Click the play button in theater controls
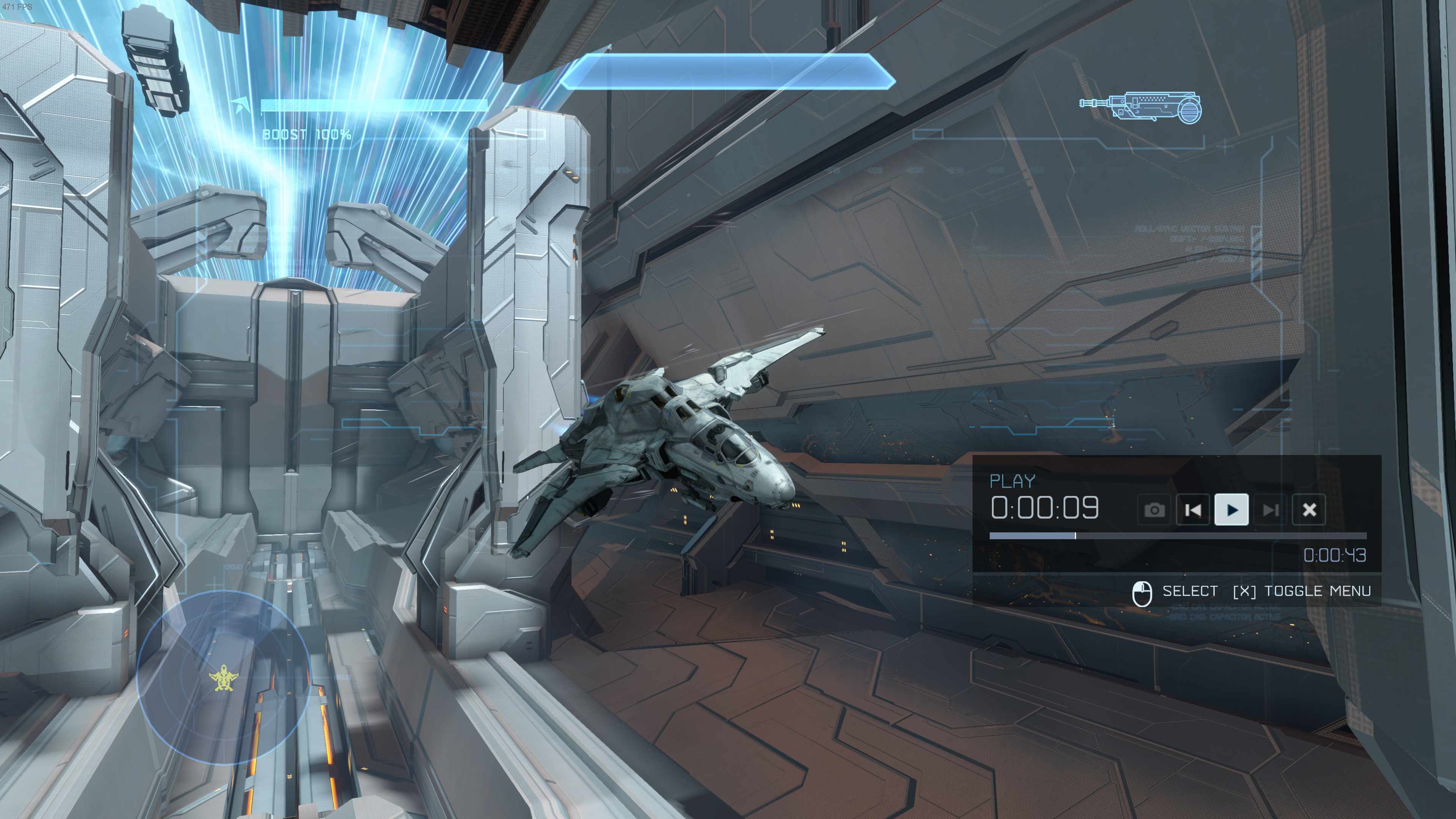 click(x=1231, y=510)
